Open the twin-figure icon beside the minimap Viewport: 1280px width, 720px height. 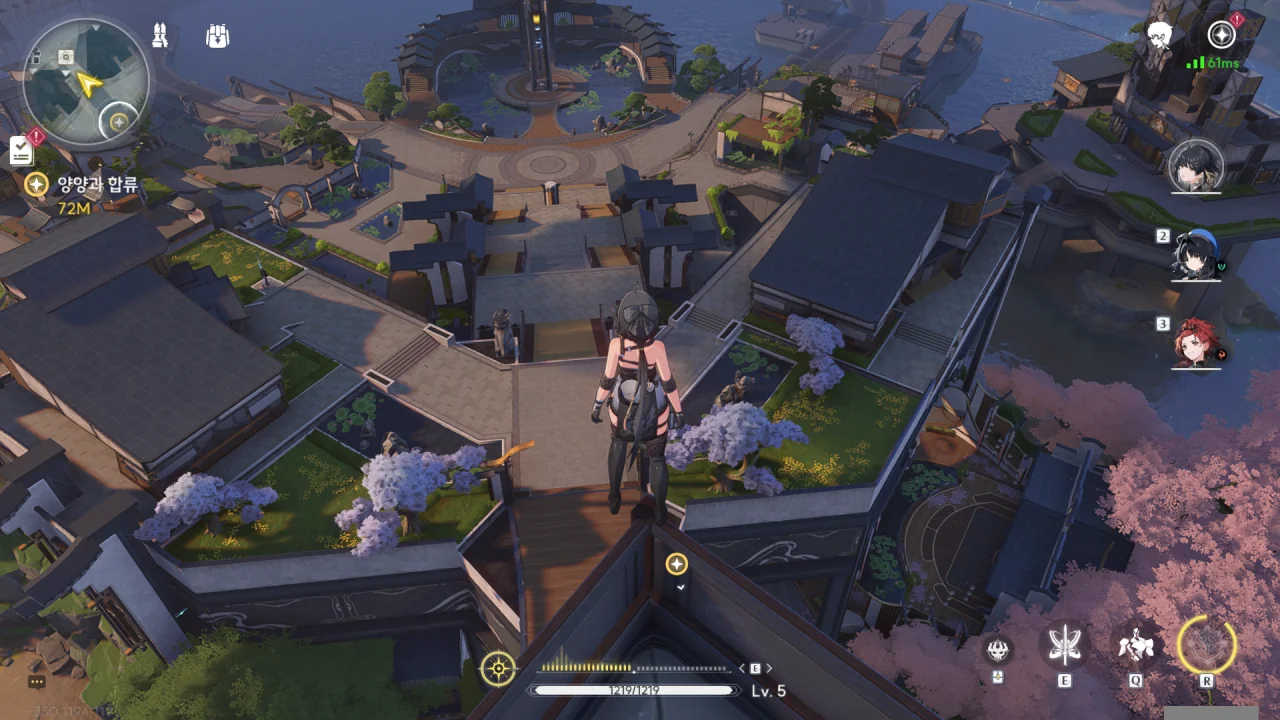(159, 36)
